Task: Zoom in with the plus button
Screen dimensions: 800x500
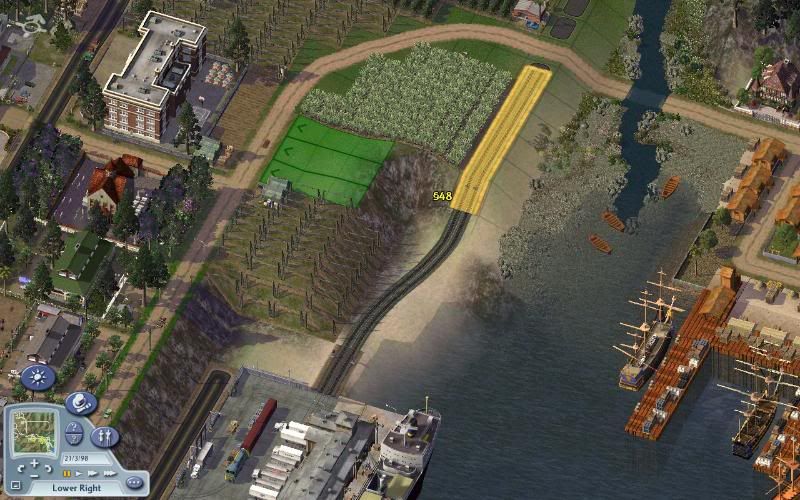Action: tap(35, 464)
